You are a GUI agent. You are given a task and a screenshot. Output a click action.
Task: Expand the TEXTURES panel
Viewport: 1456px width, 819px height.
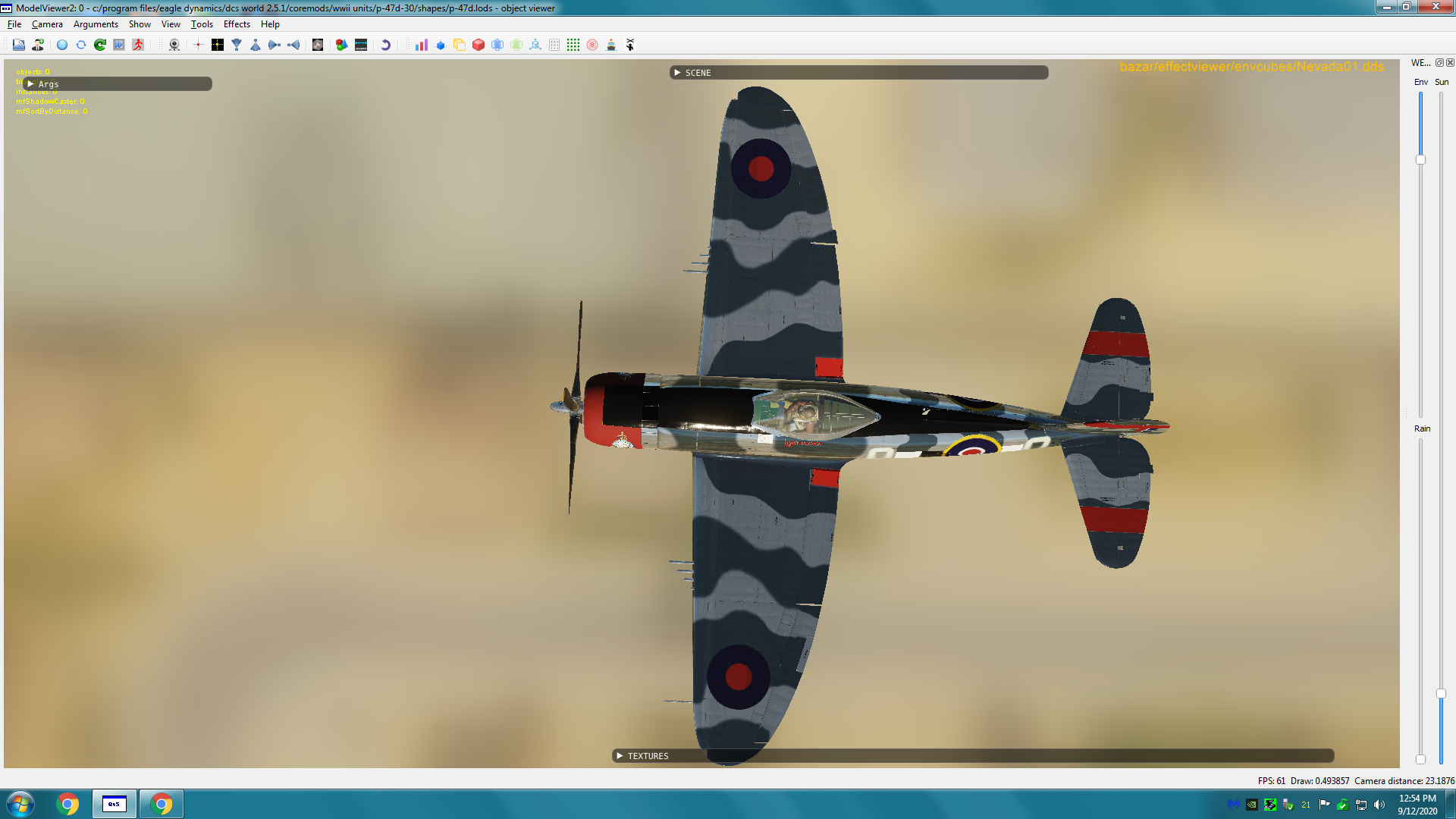(x=620, y=756)
